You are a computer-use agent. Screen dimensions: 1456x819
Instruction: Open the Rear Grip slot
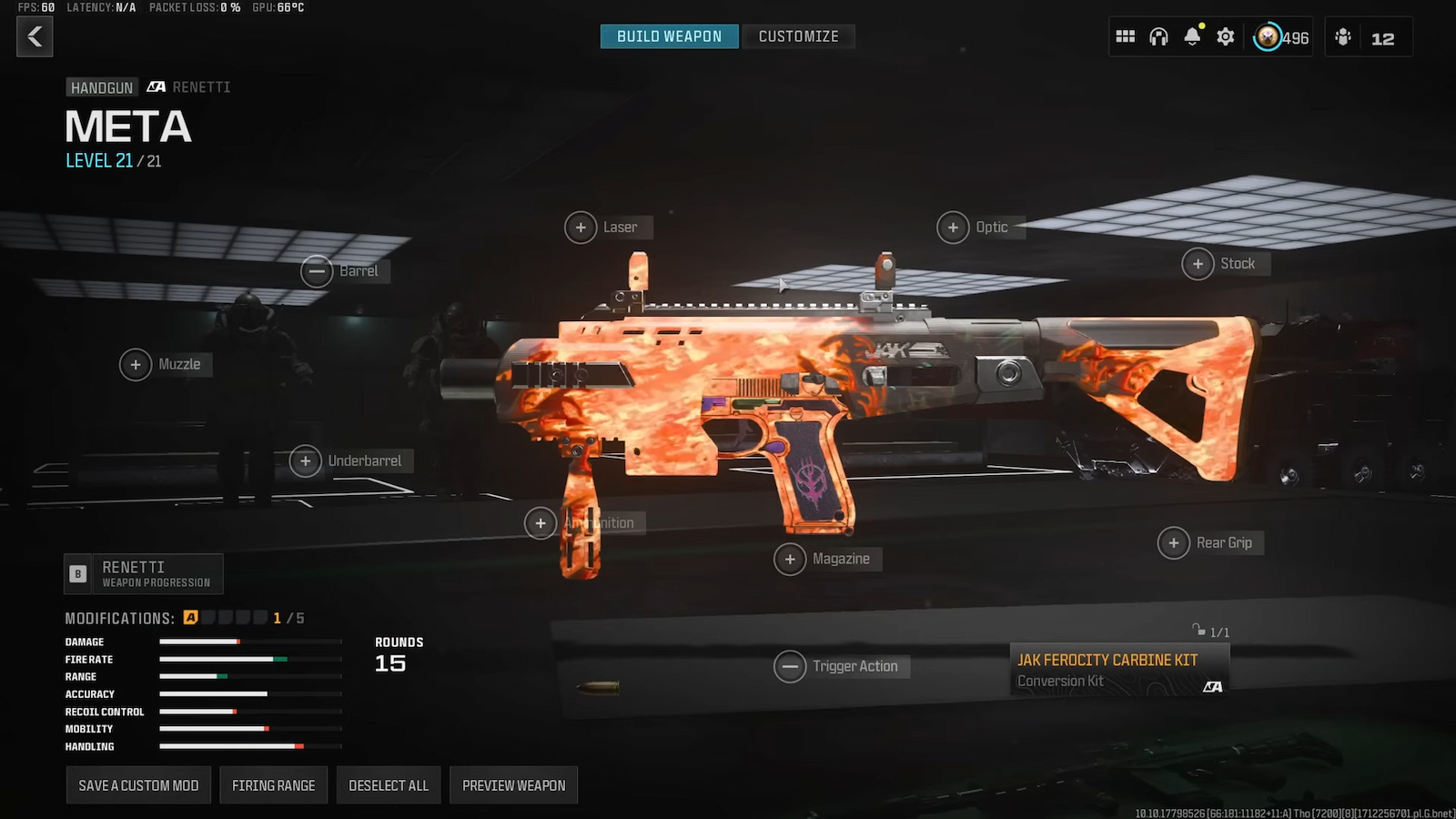(1173, 542)
